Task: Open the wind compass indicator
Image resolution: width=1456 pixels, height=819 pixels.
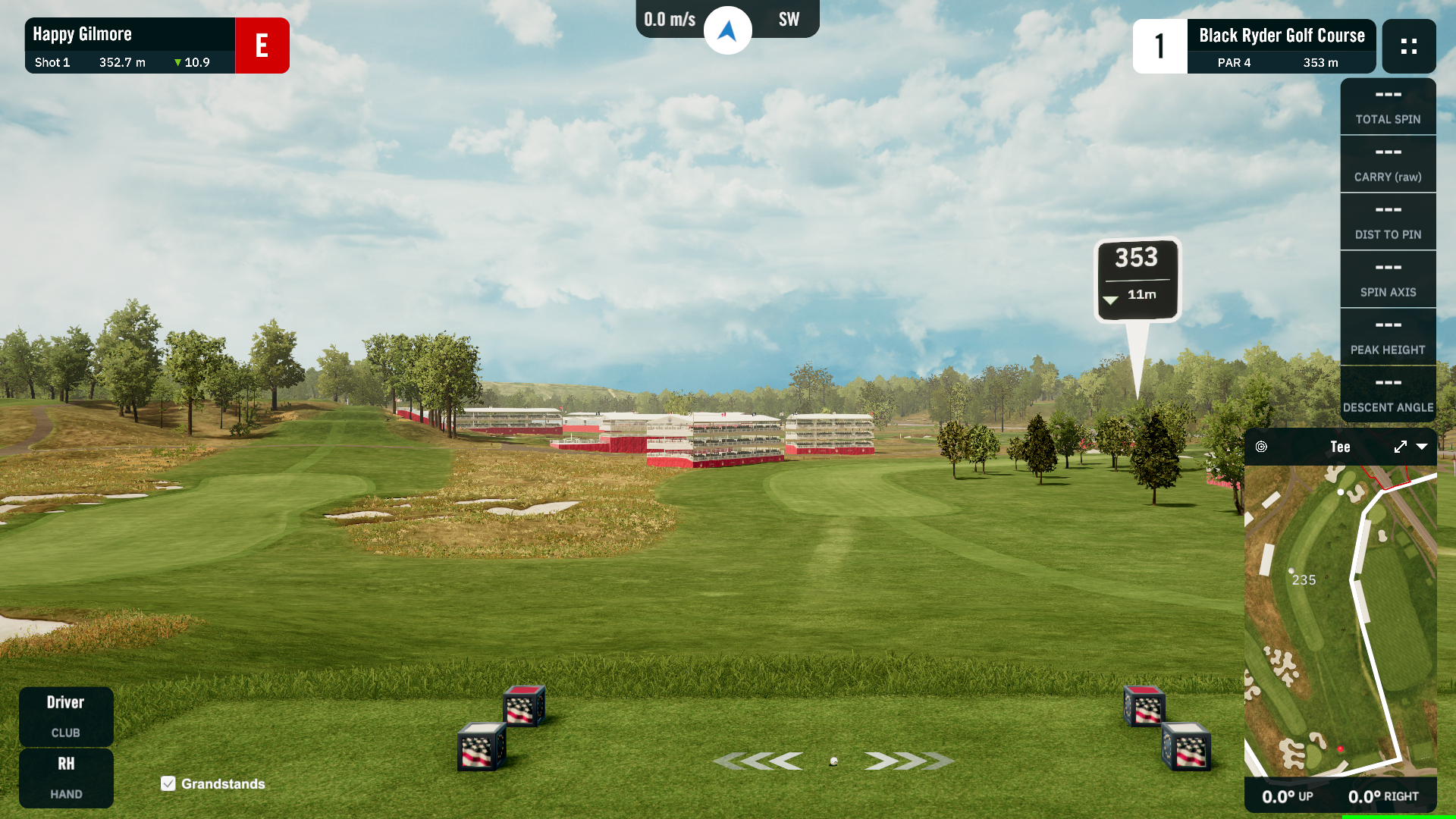Action: tap(727, 30)
